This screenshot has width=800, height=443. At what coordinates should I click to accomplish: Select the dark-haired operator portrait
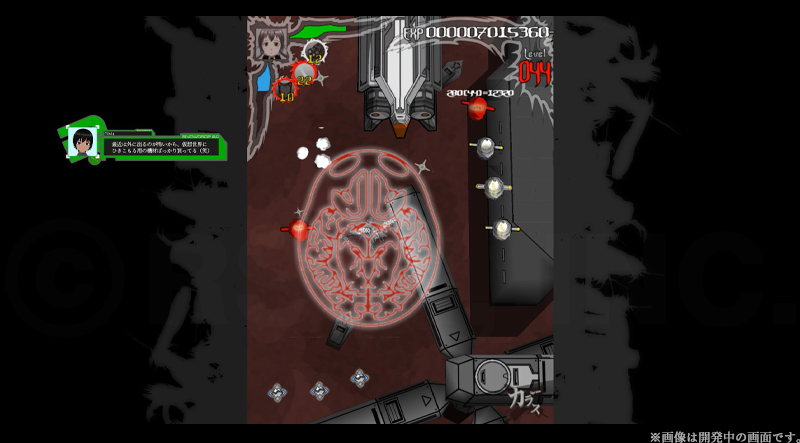pos(82,144)
